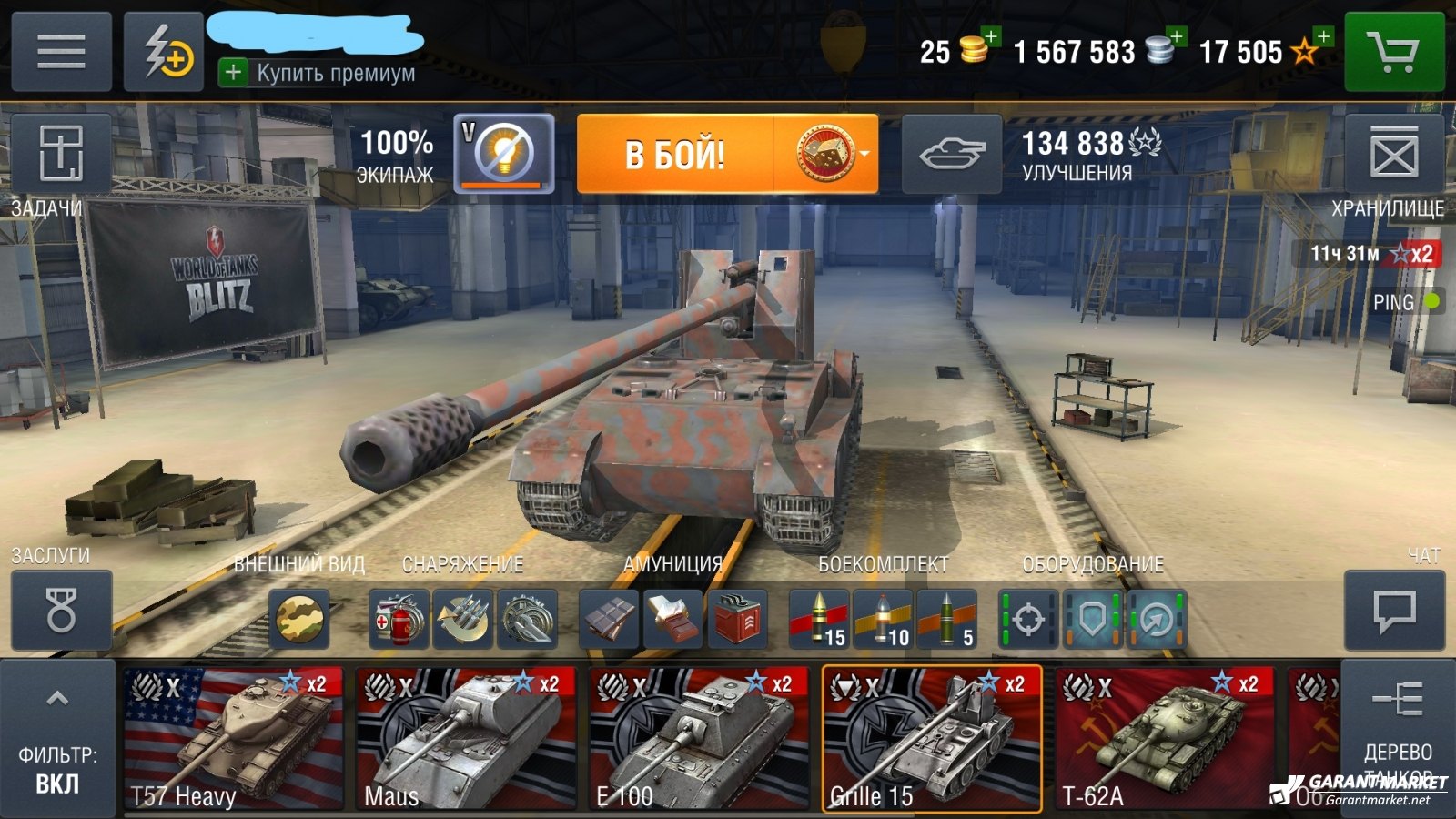Choose the Maus tank in carousel

coord(466,739)
